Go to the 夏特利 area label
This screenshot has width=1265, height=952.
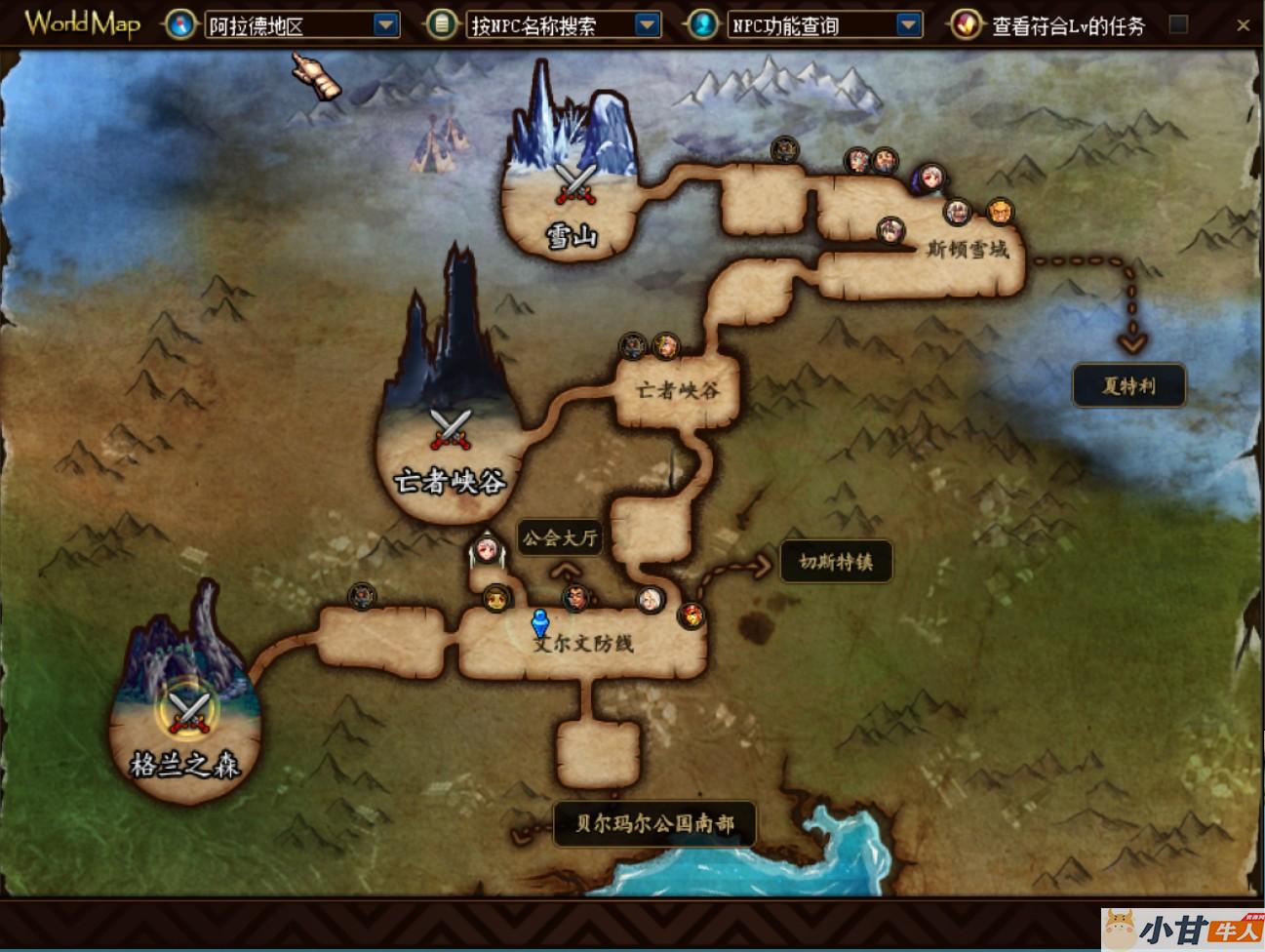point(1128,385)
